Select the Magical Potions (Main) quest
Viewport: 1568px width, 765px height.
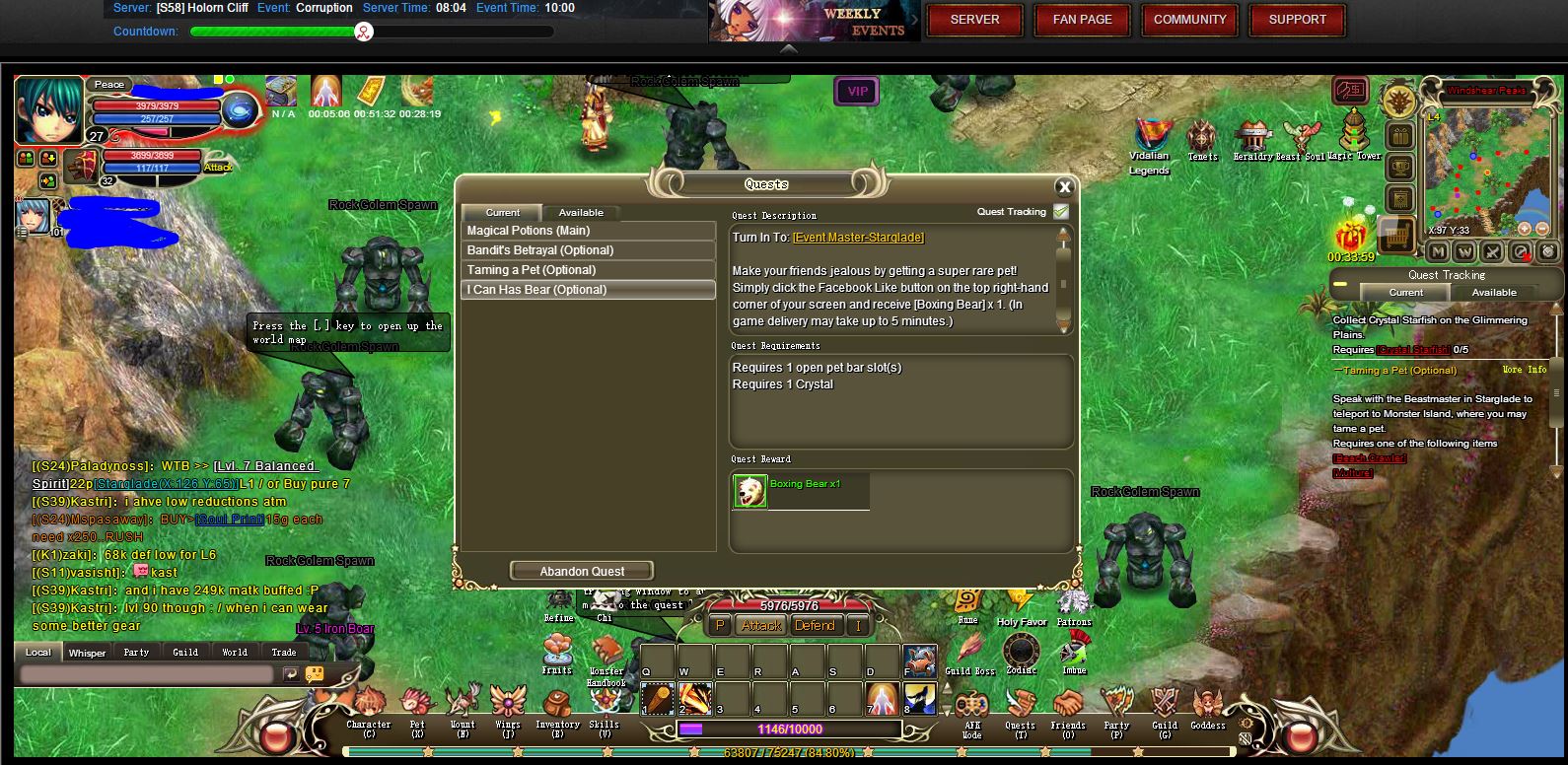coord(589,231)
